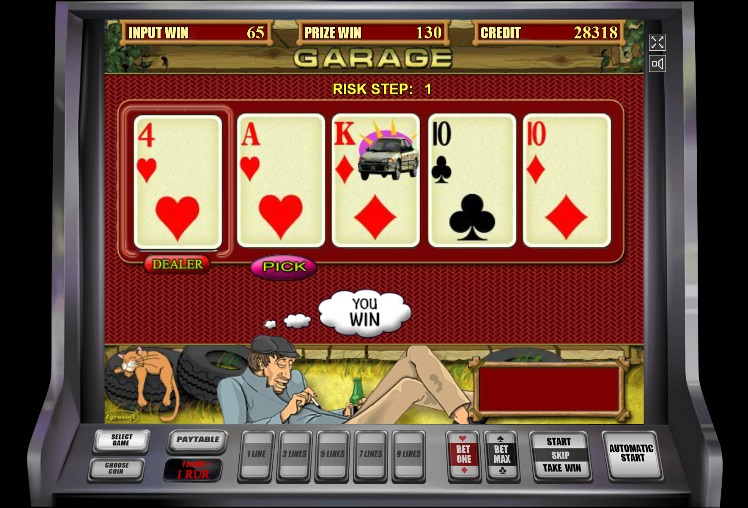
Task: Click the Select Game button
Action: [x=122, y=440]
